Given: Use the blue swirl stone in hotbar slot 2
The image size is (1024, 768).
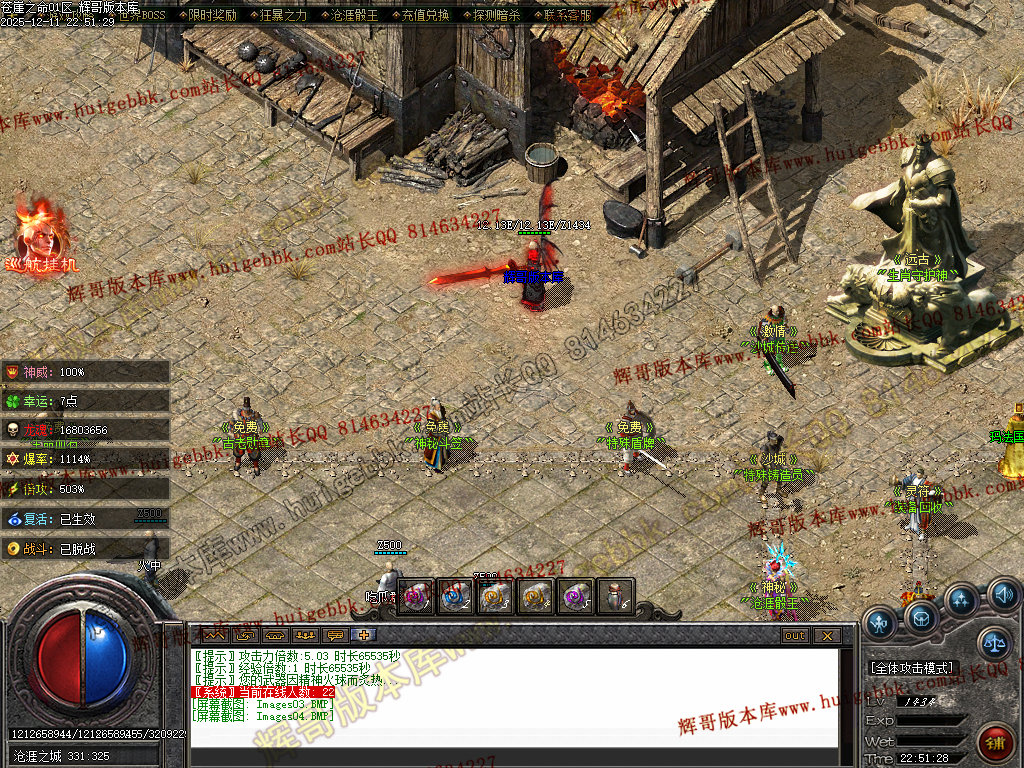Looking at the screenshot, I should click(x=455, y=596).
